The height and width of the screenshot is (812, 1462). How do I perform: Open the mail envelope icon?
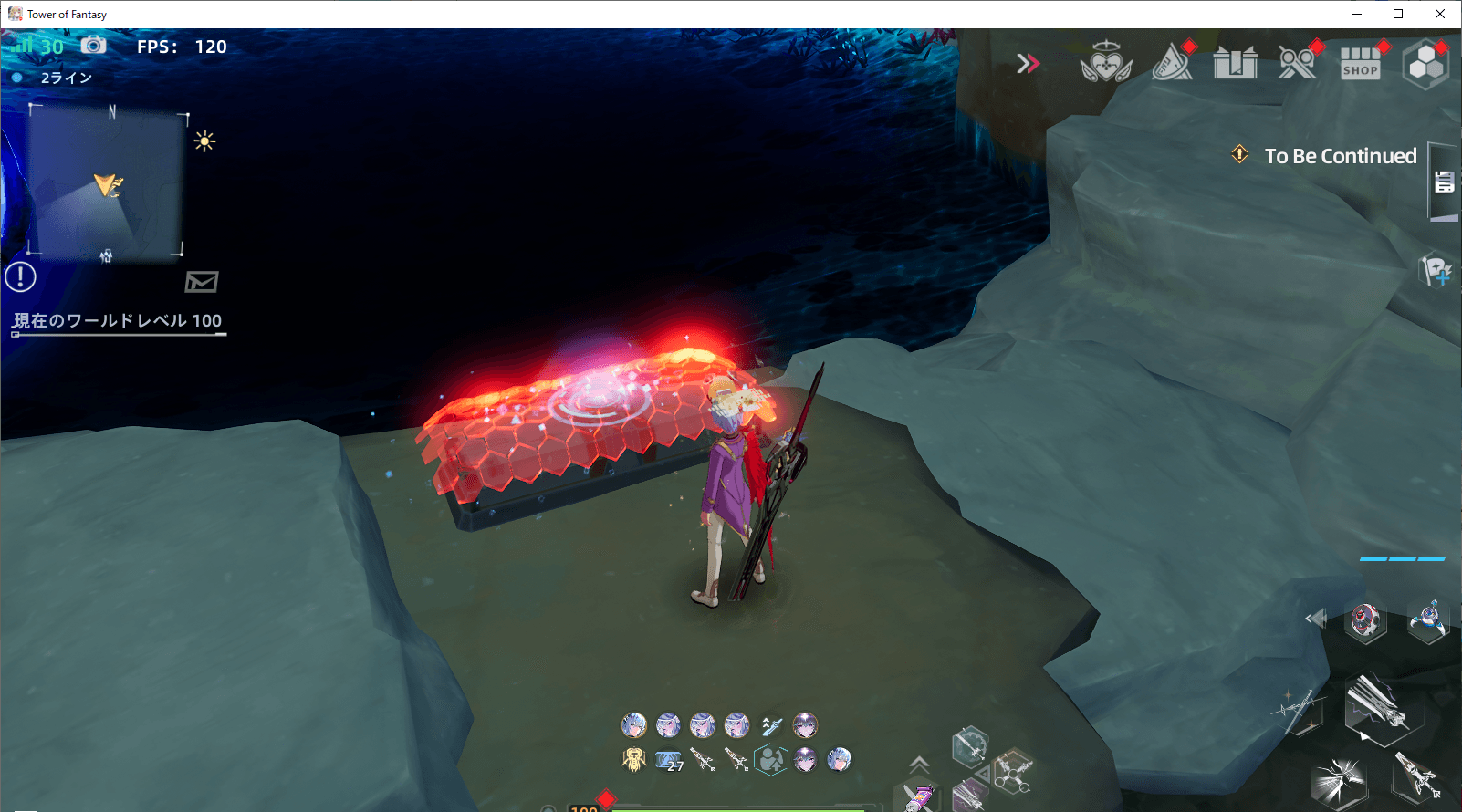pos(201,281)
